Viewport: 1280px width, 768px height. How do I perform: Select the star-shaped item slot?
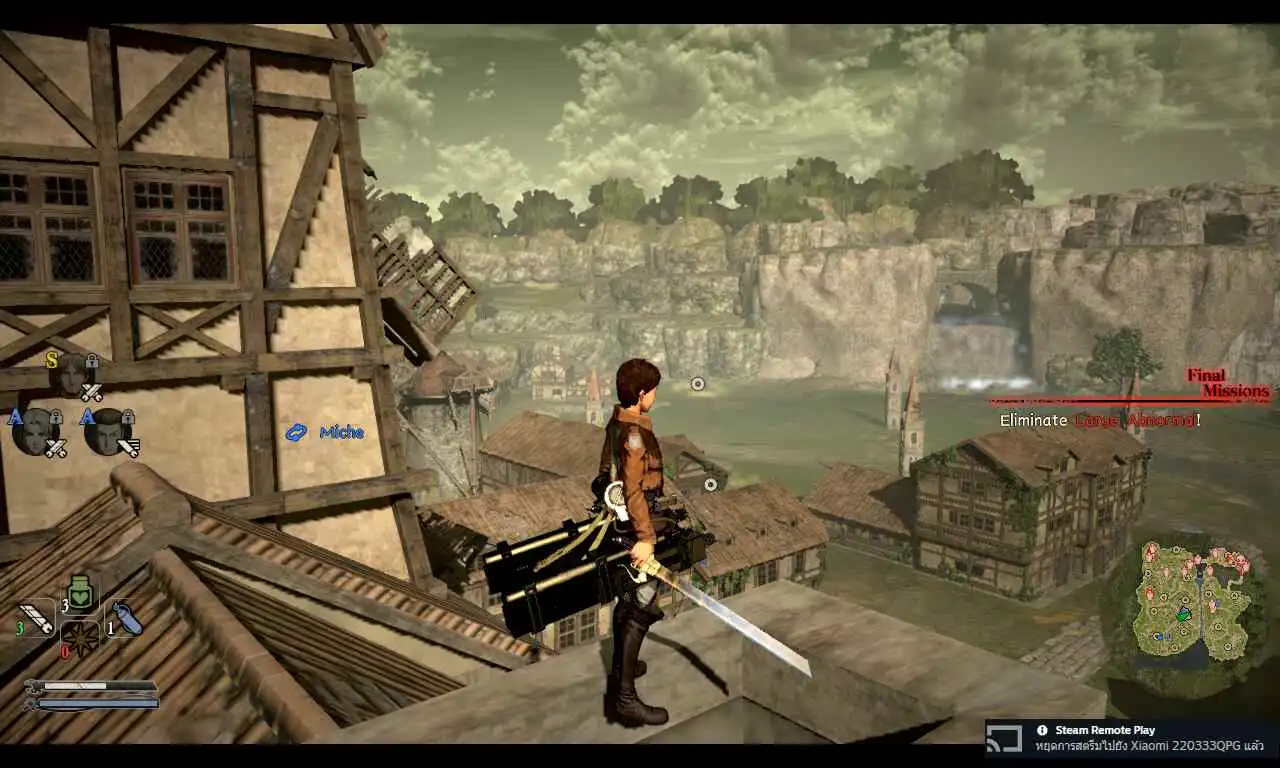click(x=79, y=636)
